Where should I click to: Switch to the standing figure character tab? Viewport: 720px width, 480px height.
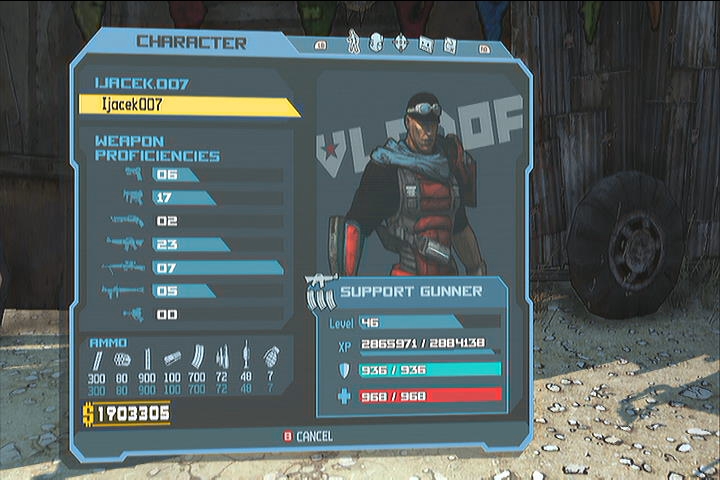tap(353, 43)
